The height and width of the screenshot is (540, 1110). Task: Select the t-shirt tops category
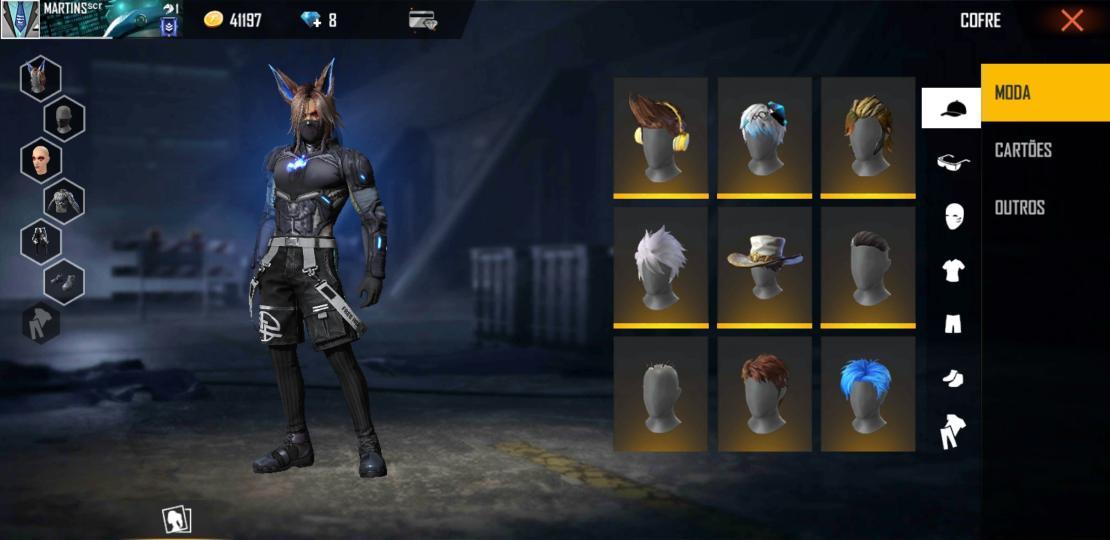[x=952, y=269]
